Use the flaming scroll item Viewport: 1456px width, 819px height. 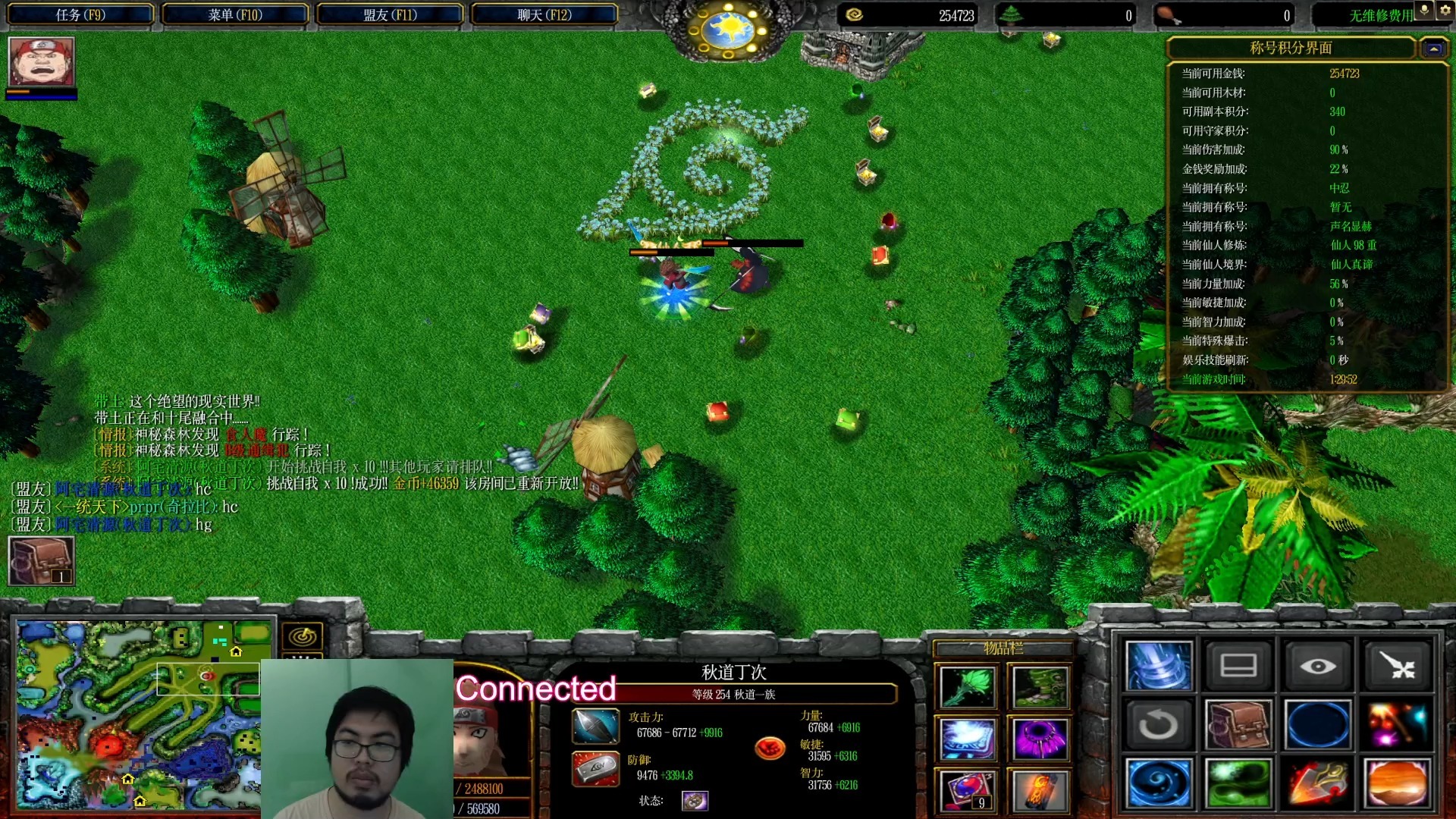tap(1040, 790)
